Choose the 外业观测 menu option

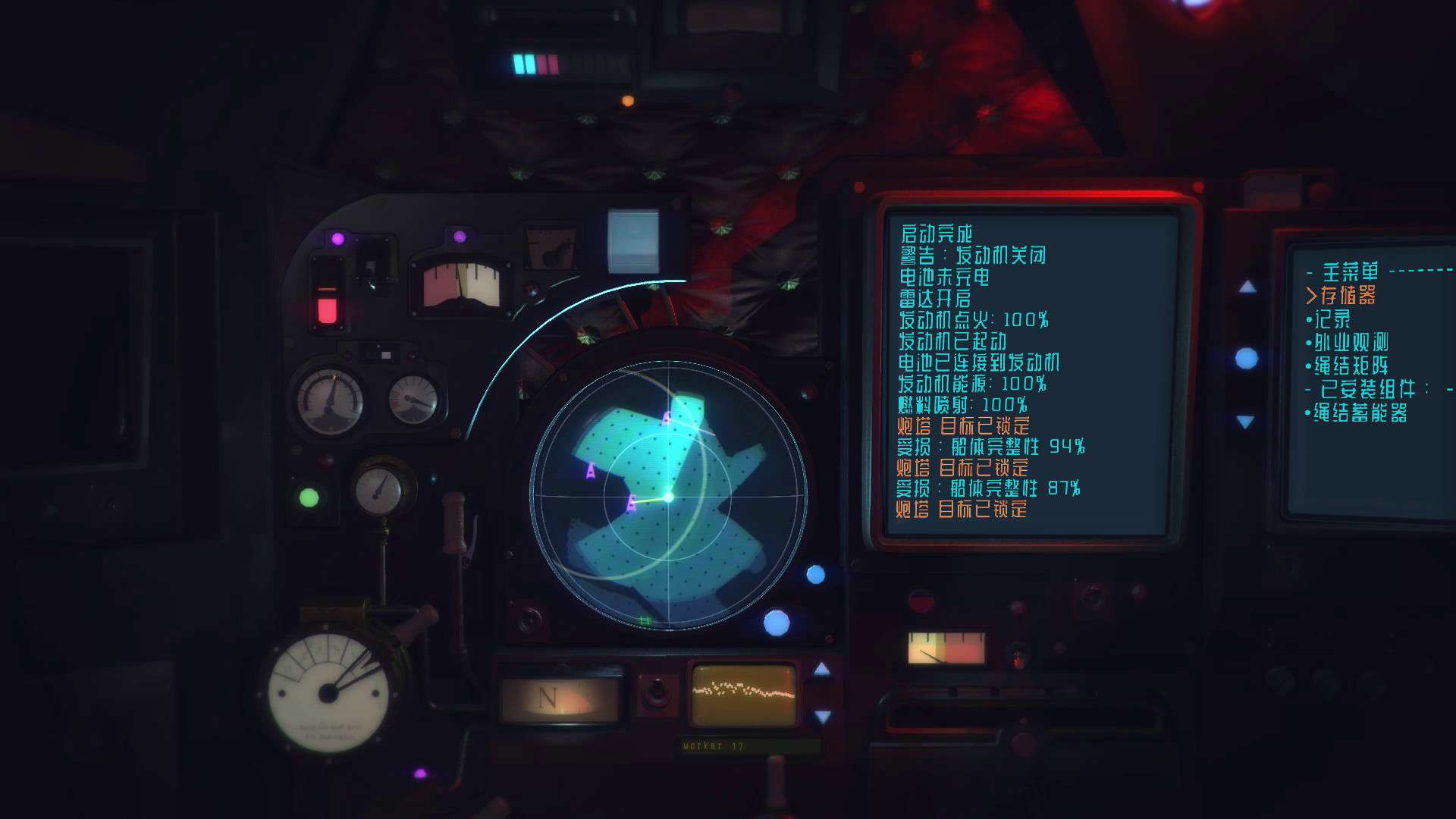click(1351, 342)
